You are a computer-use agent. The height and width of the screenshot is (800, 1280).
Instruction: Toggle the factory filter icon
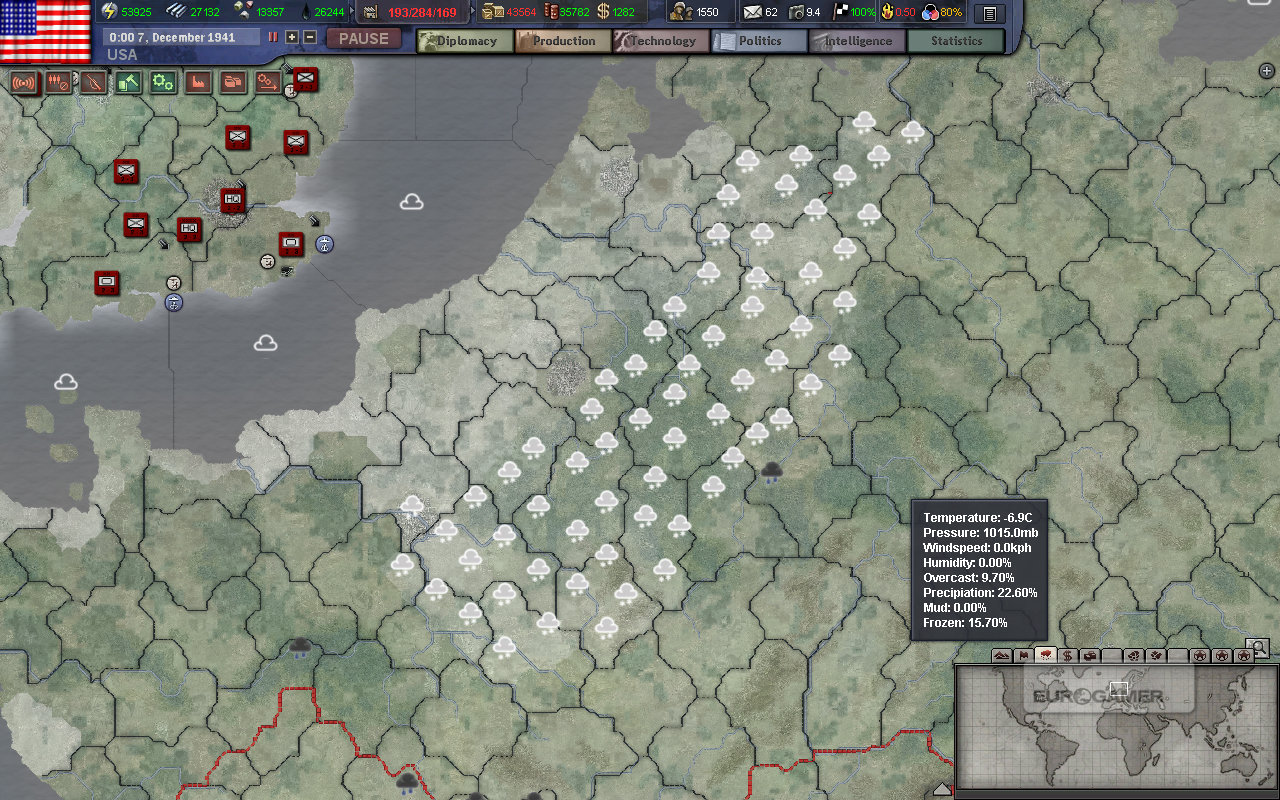198,82
